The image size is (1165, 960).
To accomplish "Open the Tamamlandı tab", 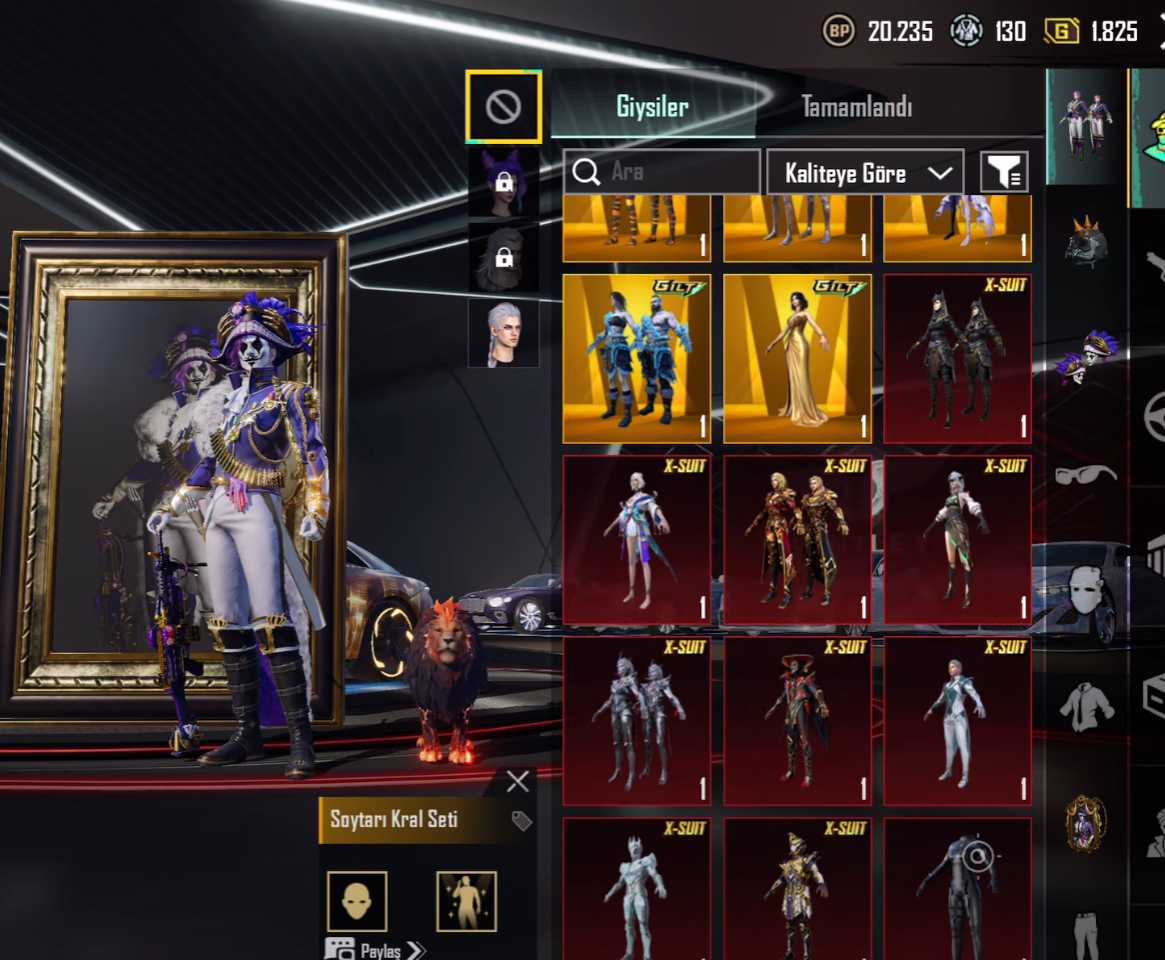I will [x=856, y=107].
